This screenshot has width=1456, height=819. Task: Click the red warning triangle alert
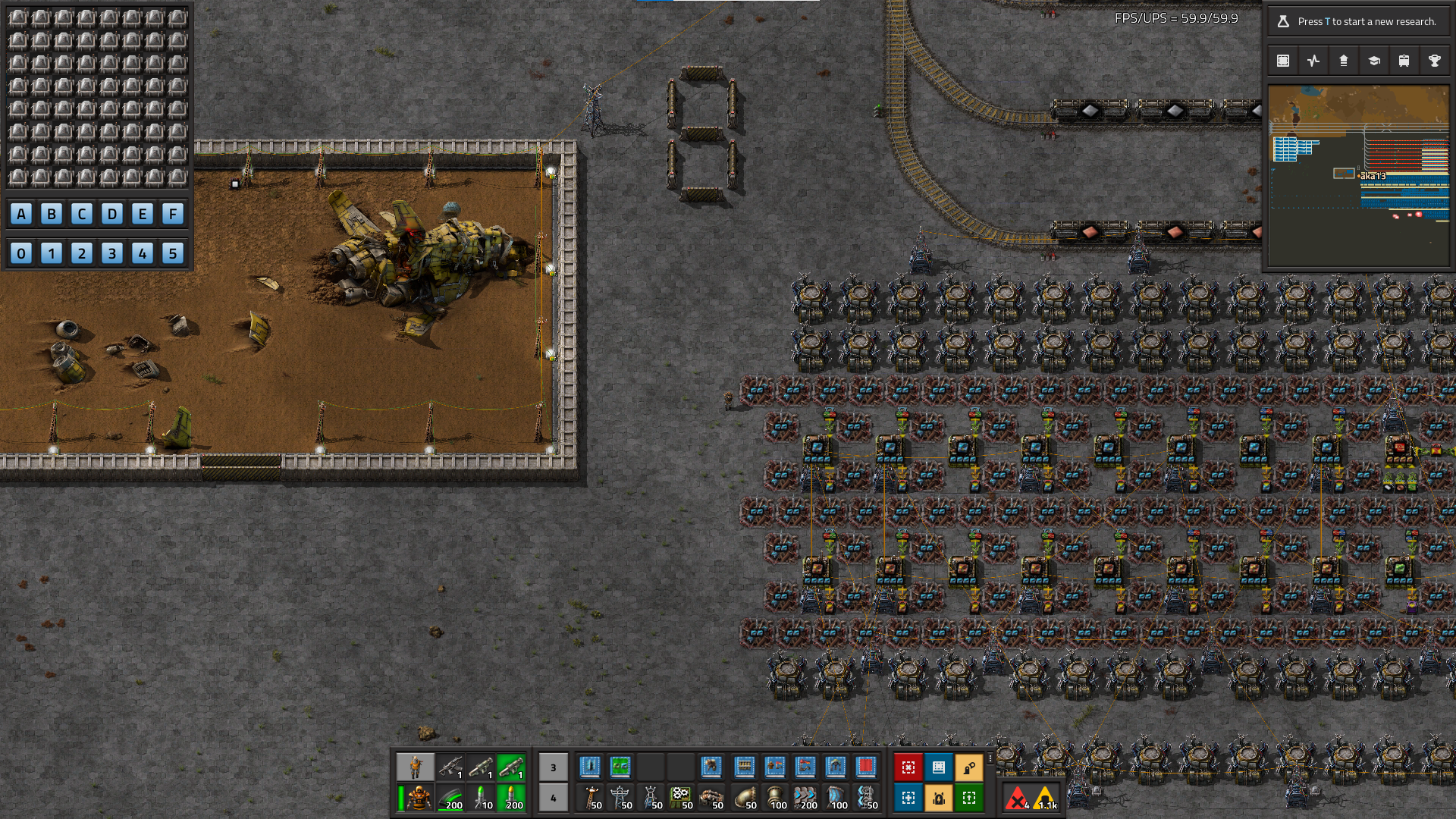(x=1016, y=798)
